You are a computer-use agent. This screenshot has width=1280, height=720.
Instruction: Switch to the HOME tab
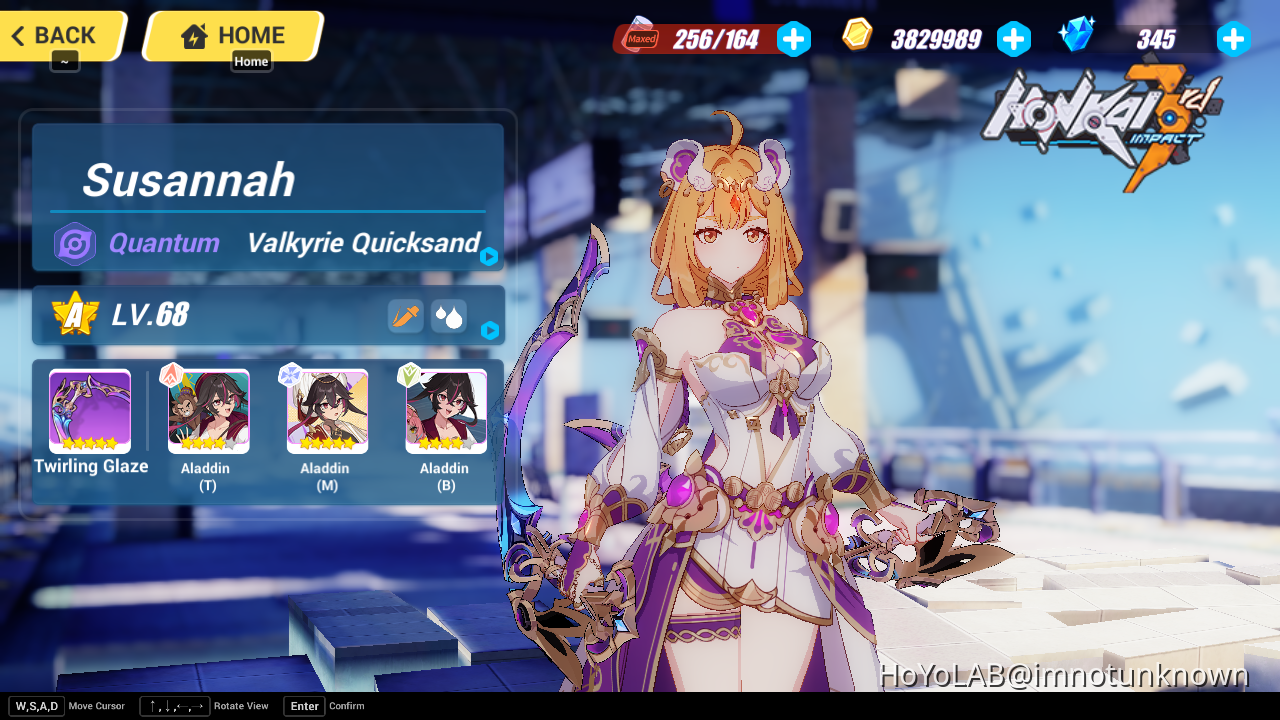[x=232, y=35]
